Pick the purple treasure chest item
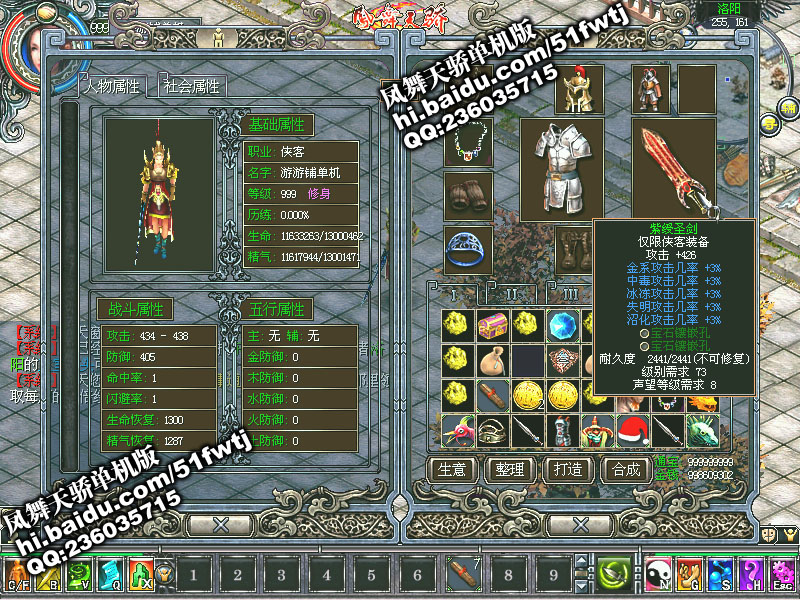800x600 pixels. [491, 324]
